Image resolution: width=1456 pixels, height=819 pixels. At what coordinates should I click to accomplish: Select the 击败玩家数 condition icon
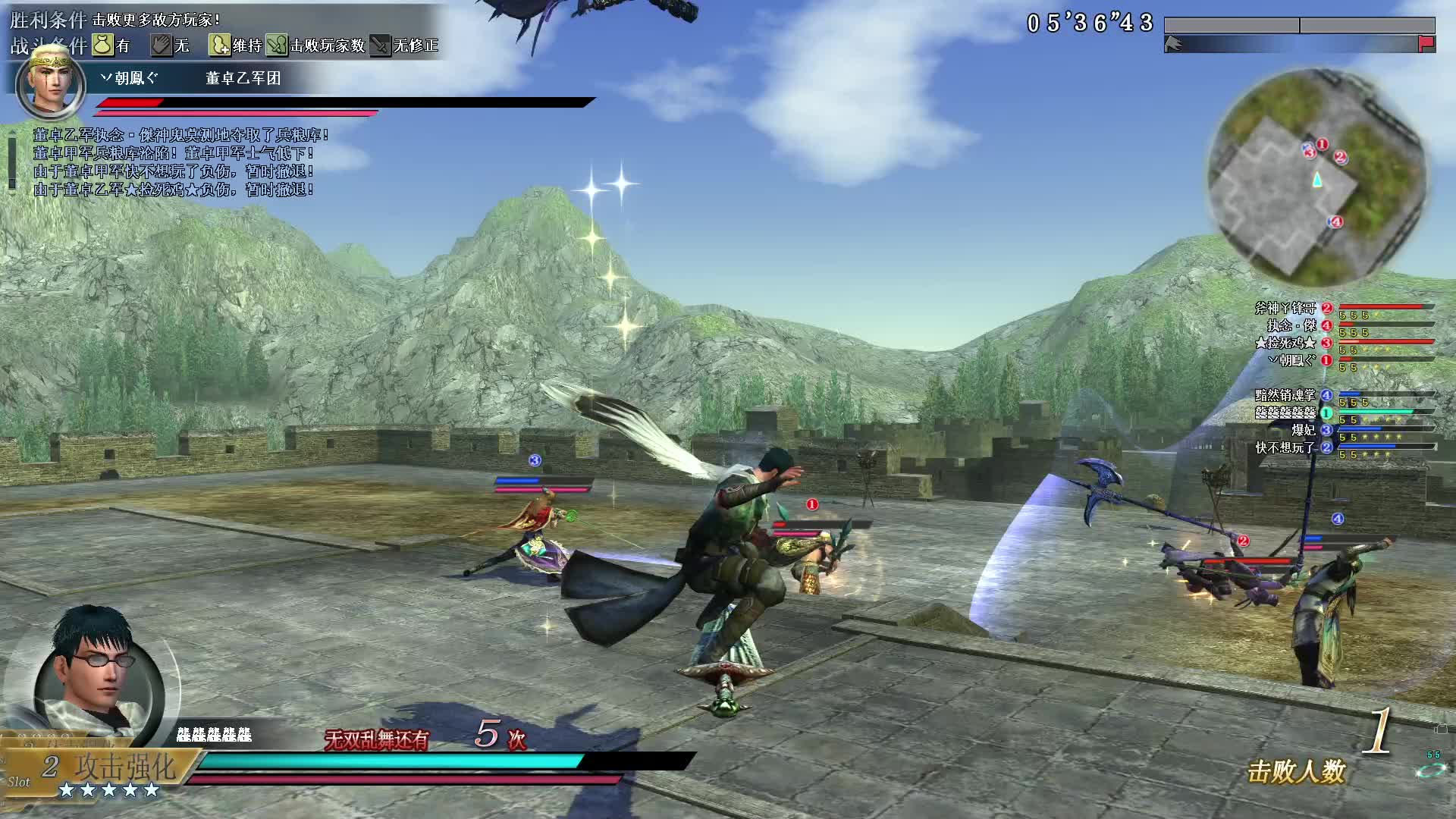point(277,45)
